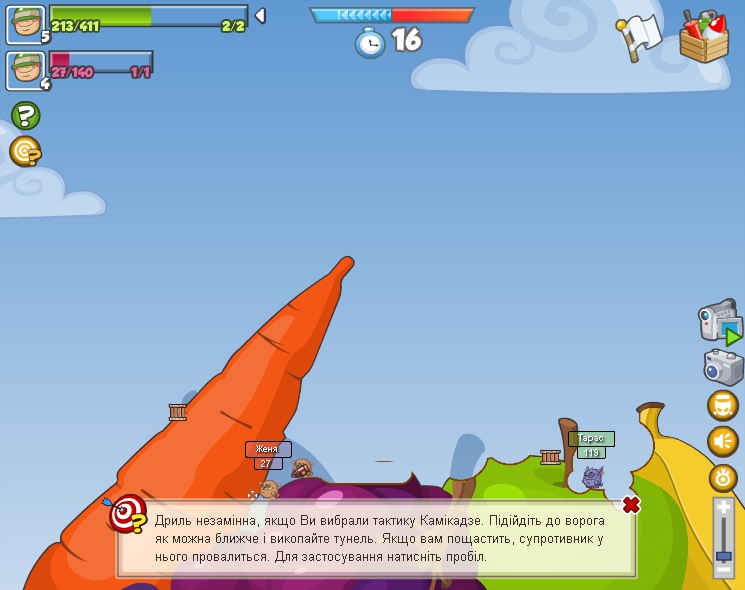Close the drill hint tooltip
Viewport: 745px width, 590px height.
click(x=631, y=505)
